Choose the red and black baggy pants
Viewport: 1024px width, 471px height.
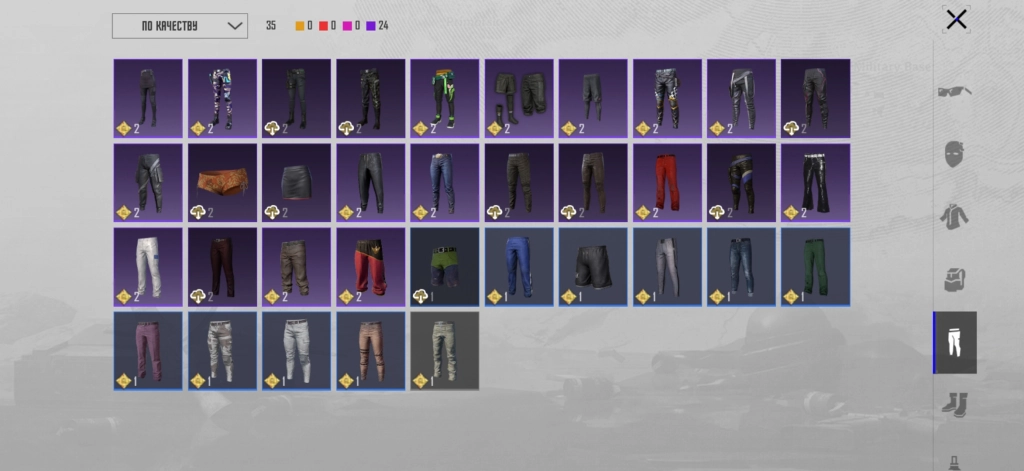370,266
